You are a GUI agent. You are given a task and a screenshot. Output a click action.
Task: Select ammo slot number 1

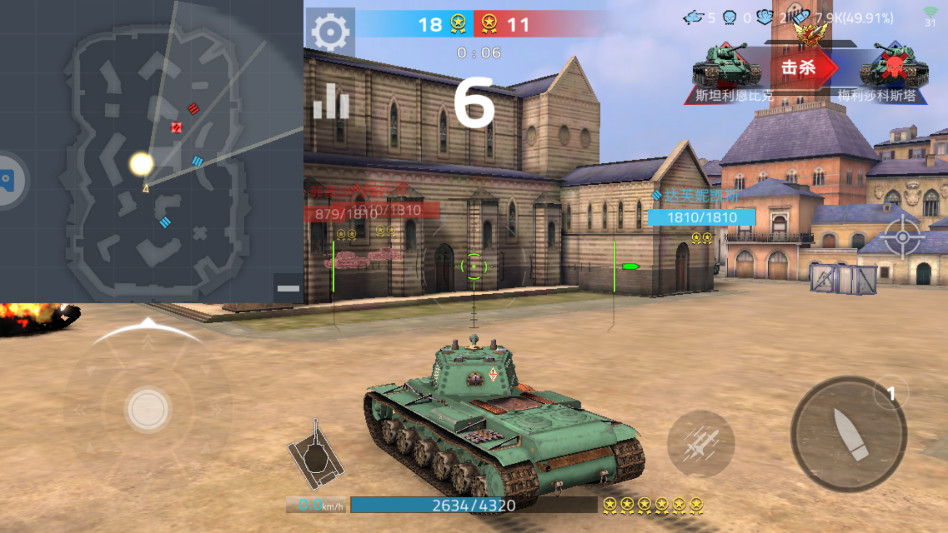click(x=891, y=394)
